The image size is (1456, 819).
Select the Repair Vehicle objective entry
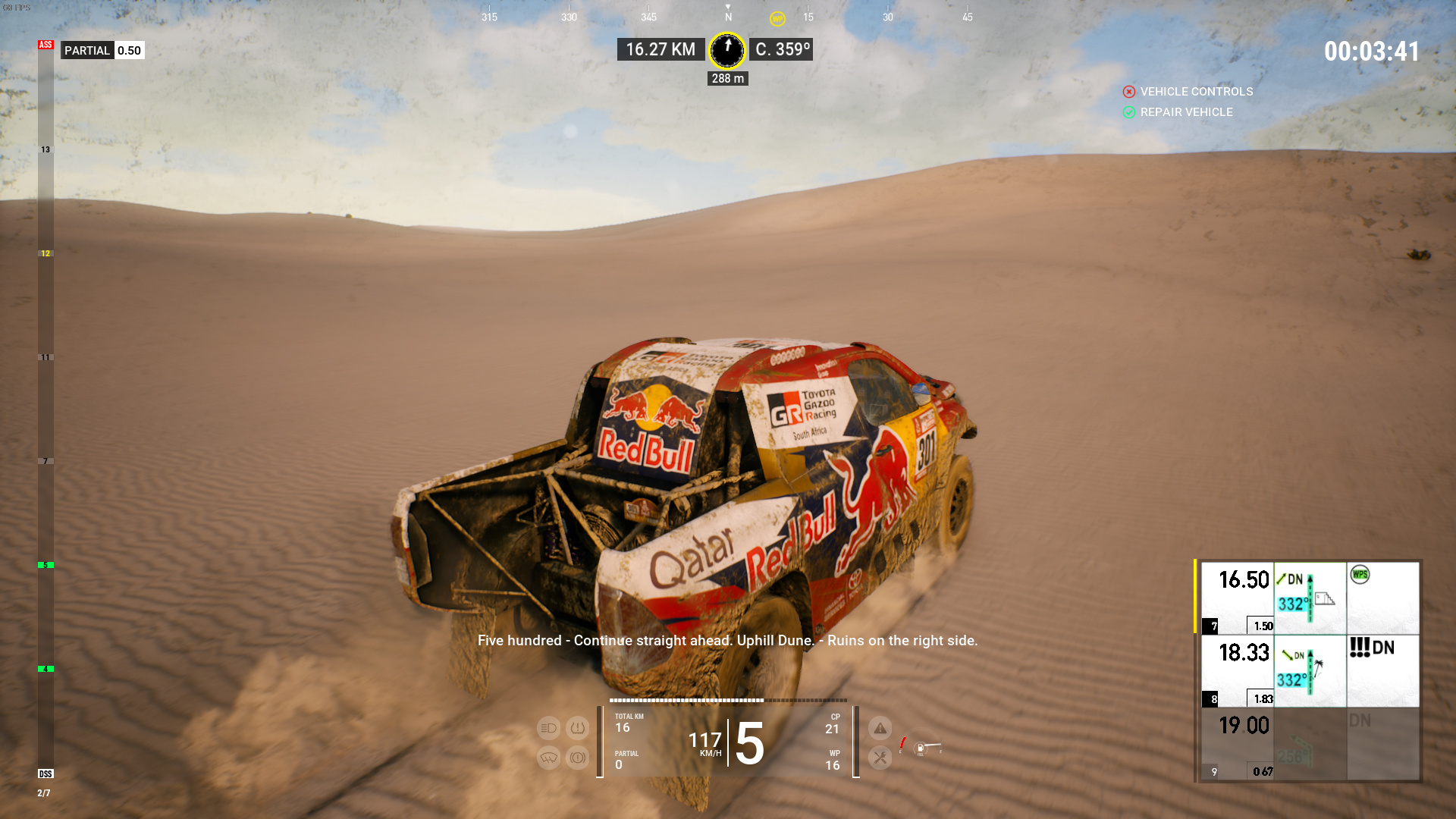click(1186, 112)
